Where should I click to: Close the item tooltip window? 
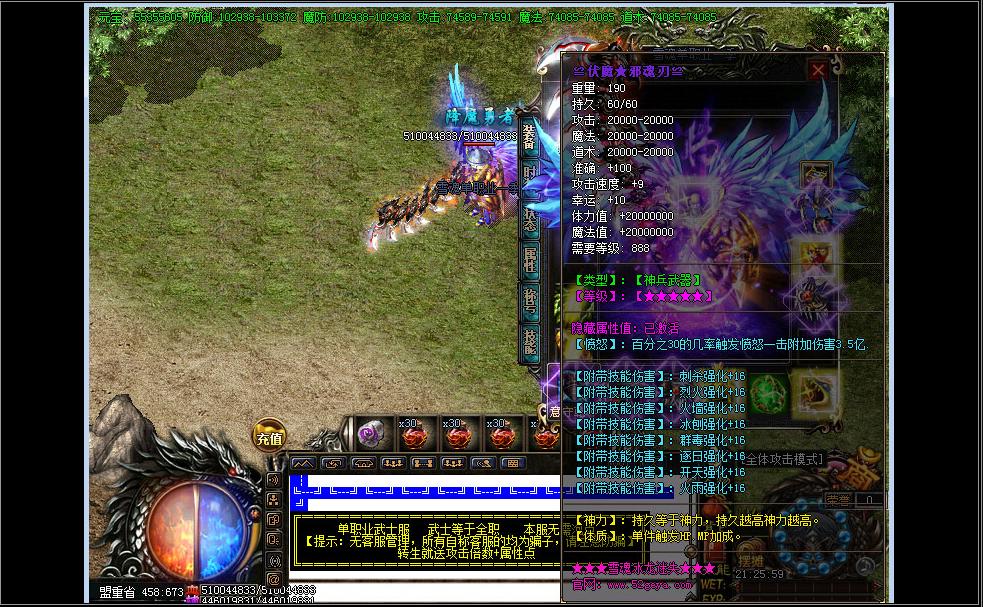(x=818, y=70)
